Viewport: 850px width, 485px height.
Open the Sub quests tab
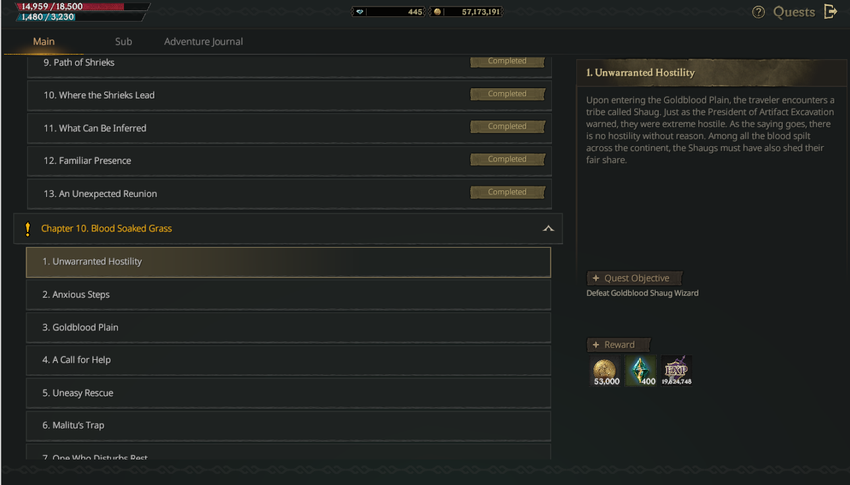point(123,42)
